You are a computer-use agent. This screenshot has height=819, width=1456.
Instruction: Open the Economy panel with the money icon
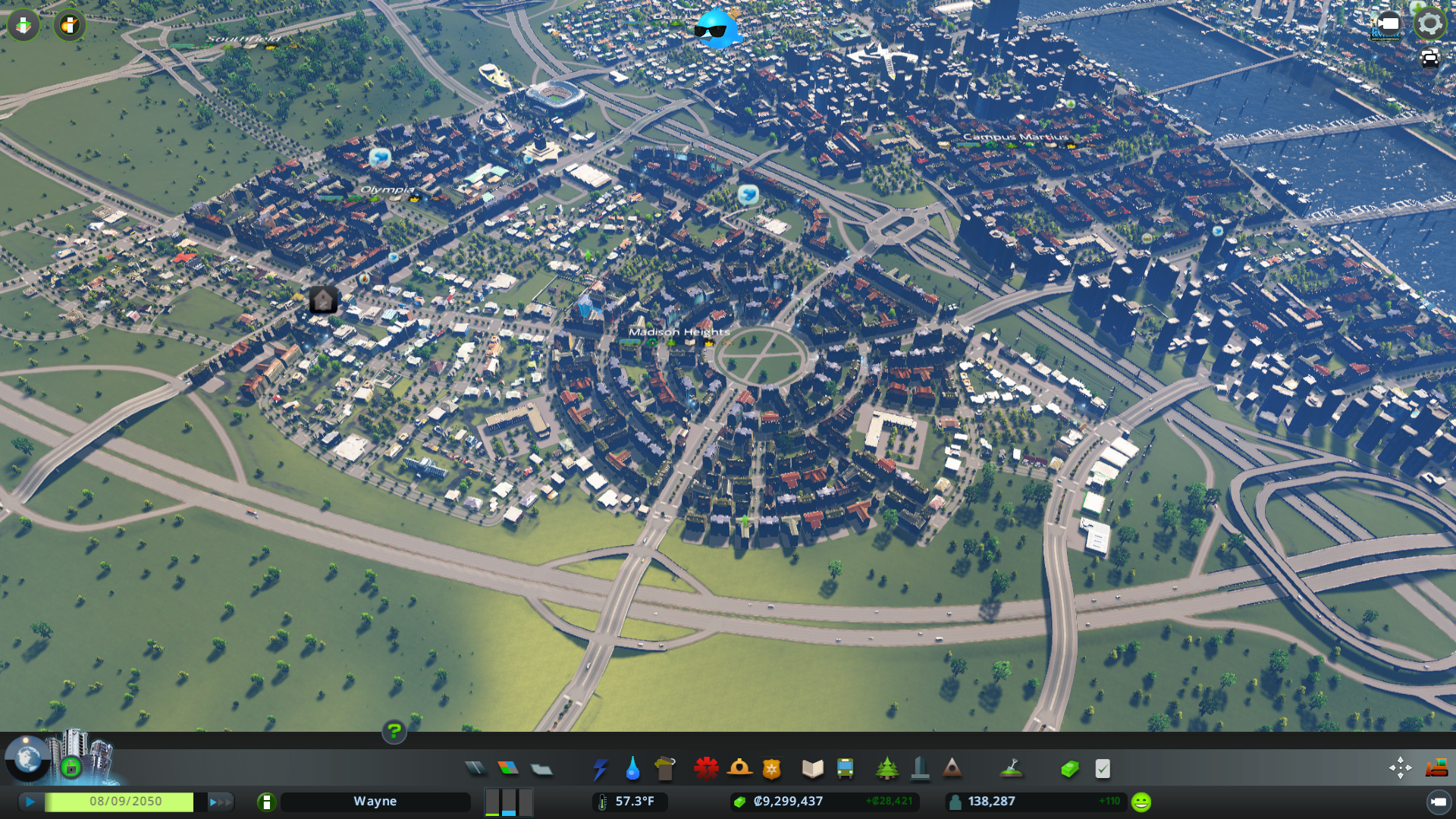(1069, 768)
